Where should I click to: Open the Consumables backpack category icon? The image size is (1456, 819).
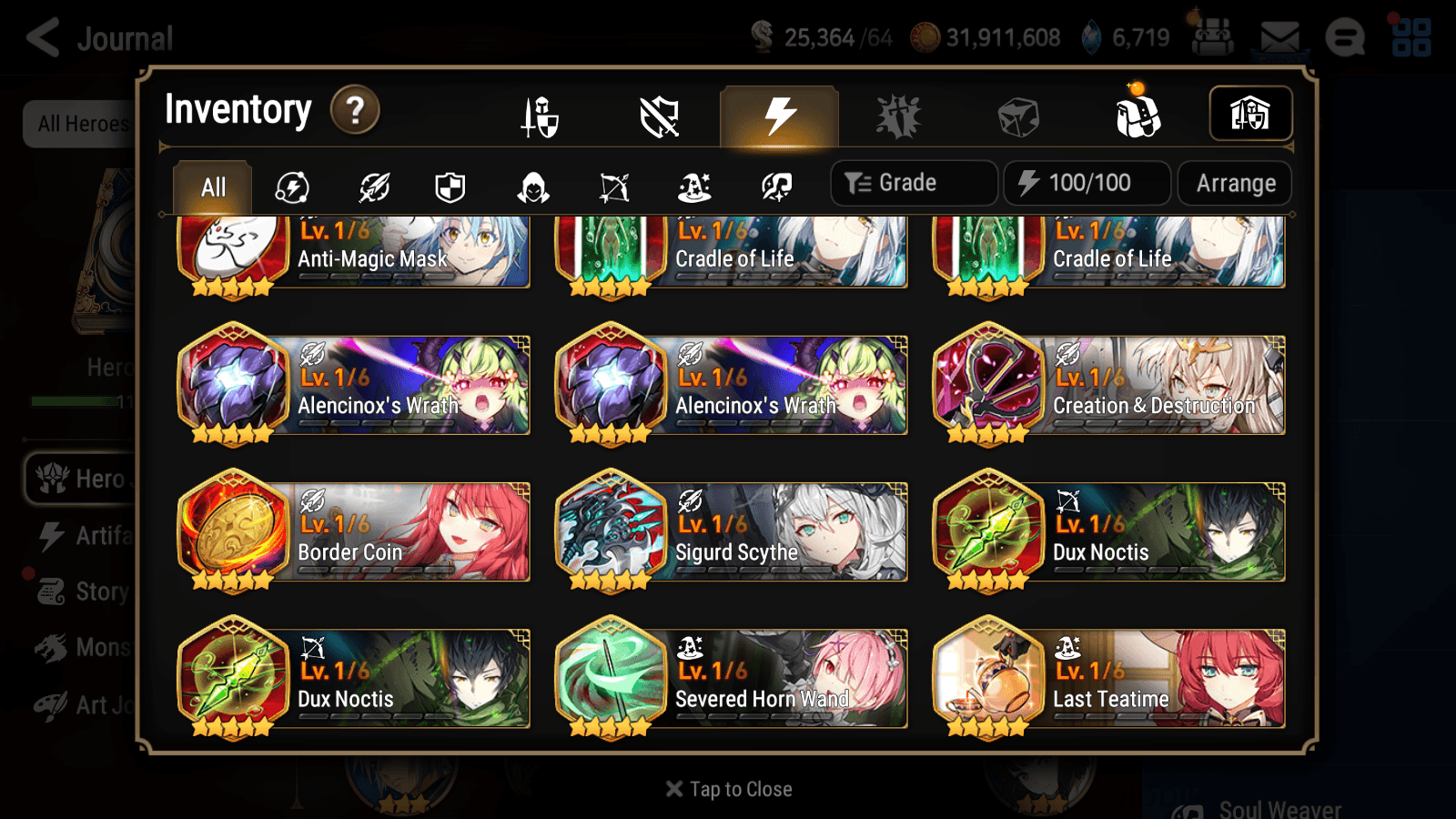point(1139,115)
